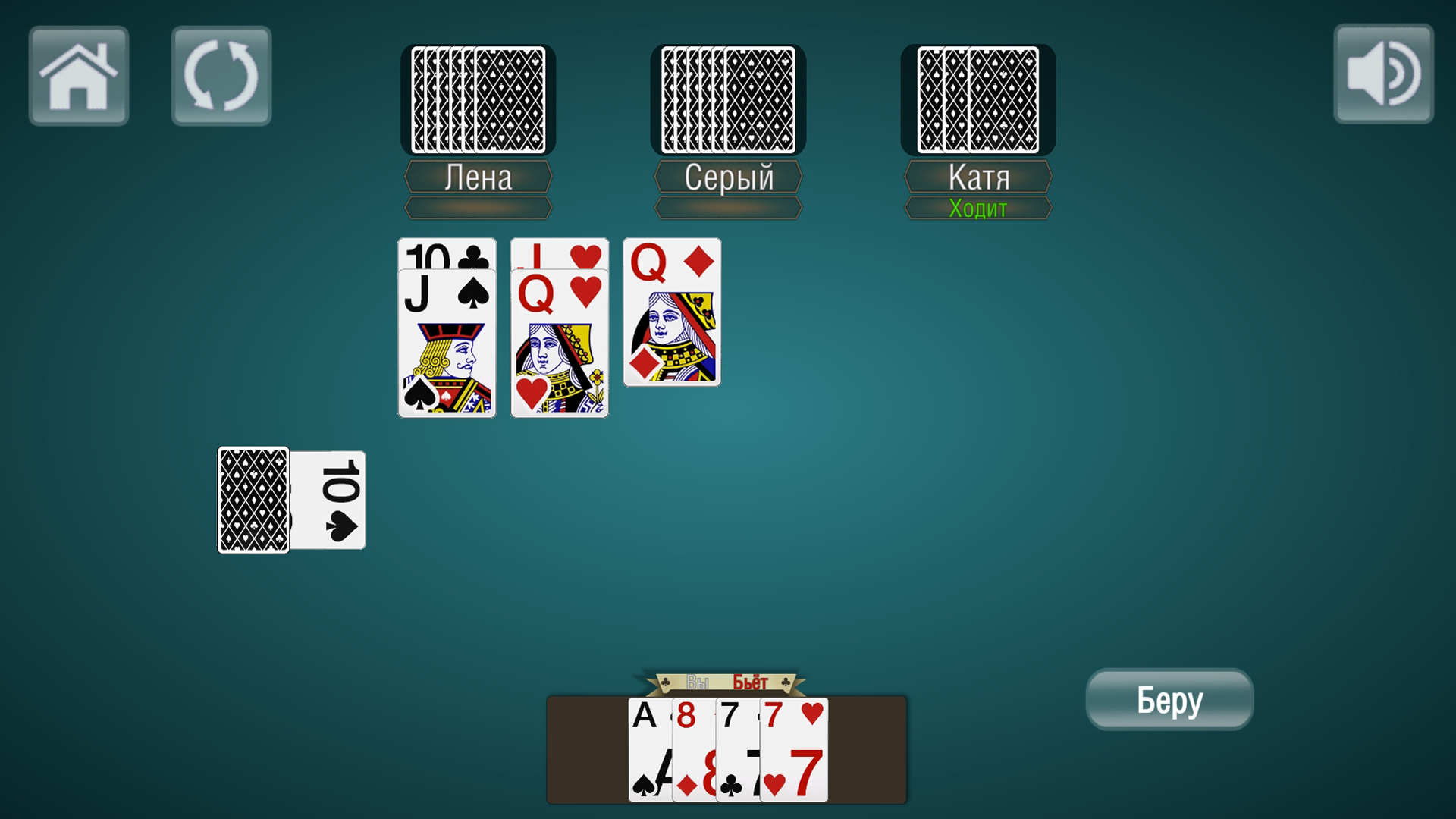
Task: Select Катя's face-down card pile
Action: tap(977, 99)
